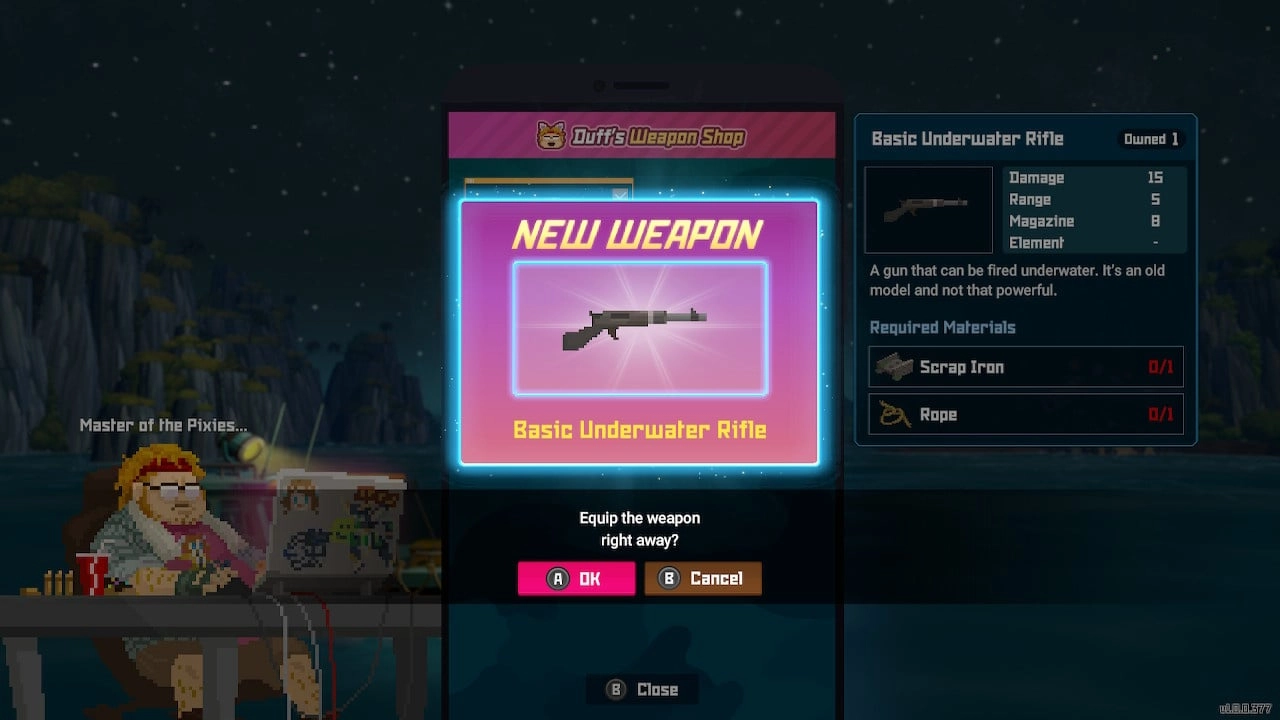
Task: Close the weapon shop phone
Action: 642,689
